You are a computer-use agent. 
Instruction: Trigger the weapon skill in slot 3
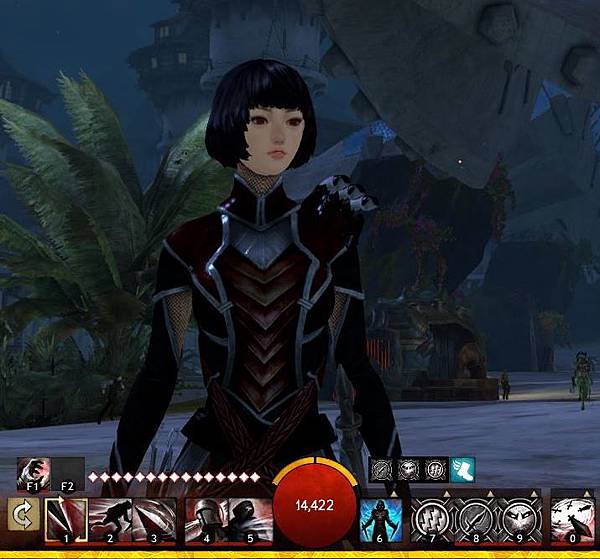154,518
